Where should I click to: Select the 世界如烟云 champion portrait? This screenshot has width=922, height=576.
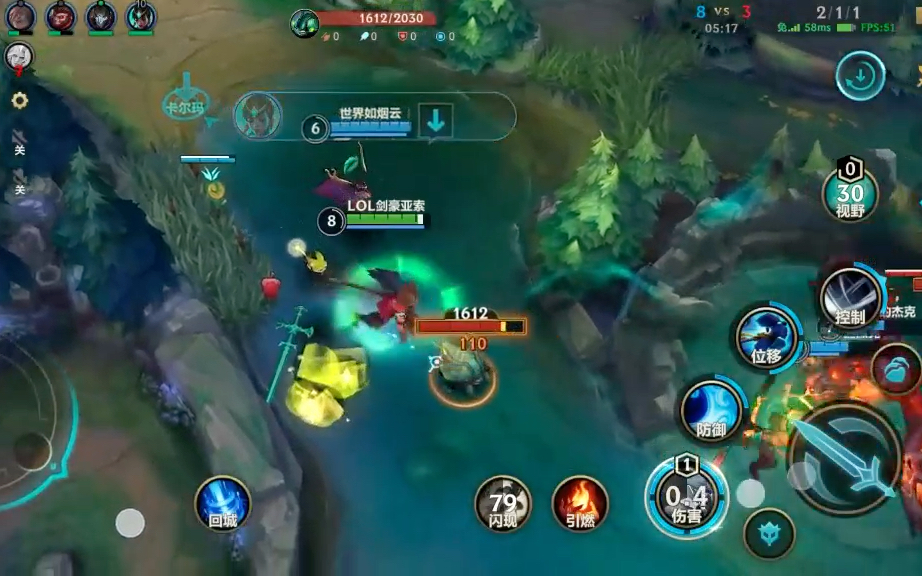[257, 117]
